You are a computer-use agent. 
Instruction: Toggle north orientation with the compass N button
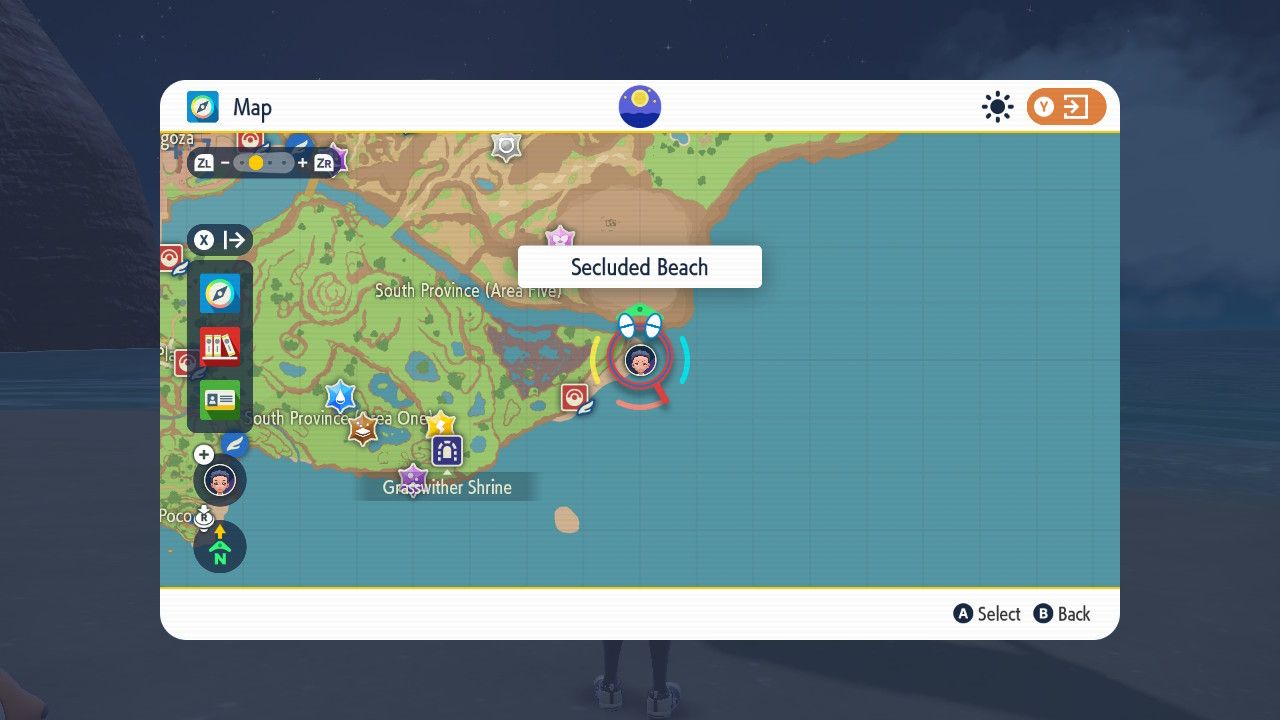[x=219, y=547]
